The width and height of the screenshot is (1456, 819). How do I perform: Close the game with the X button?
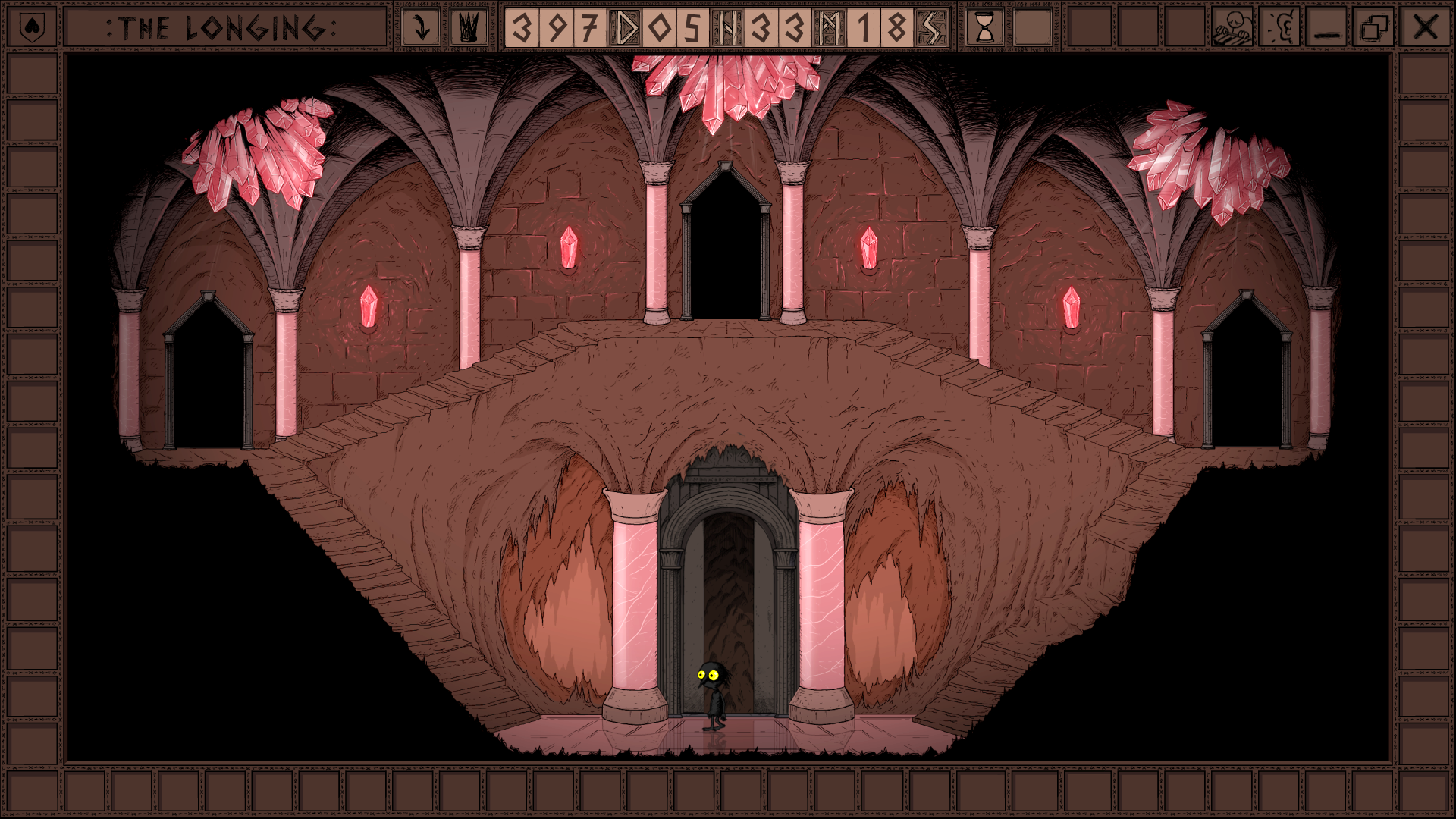pyautogui.click(x=1425, y=28)
